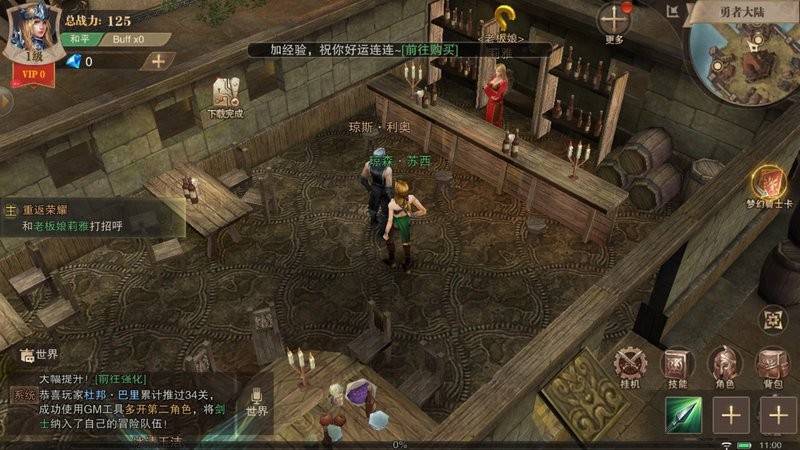The image size is (800, 450).
Task: Activate the green spear skill
Action: (685, 414)
